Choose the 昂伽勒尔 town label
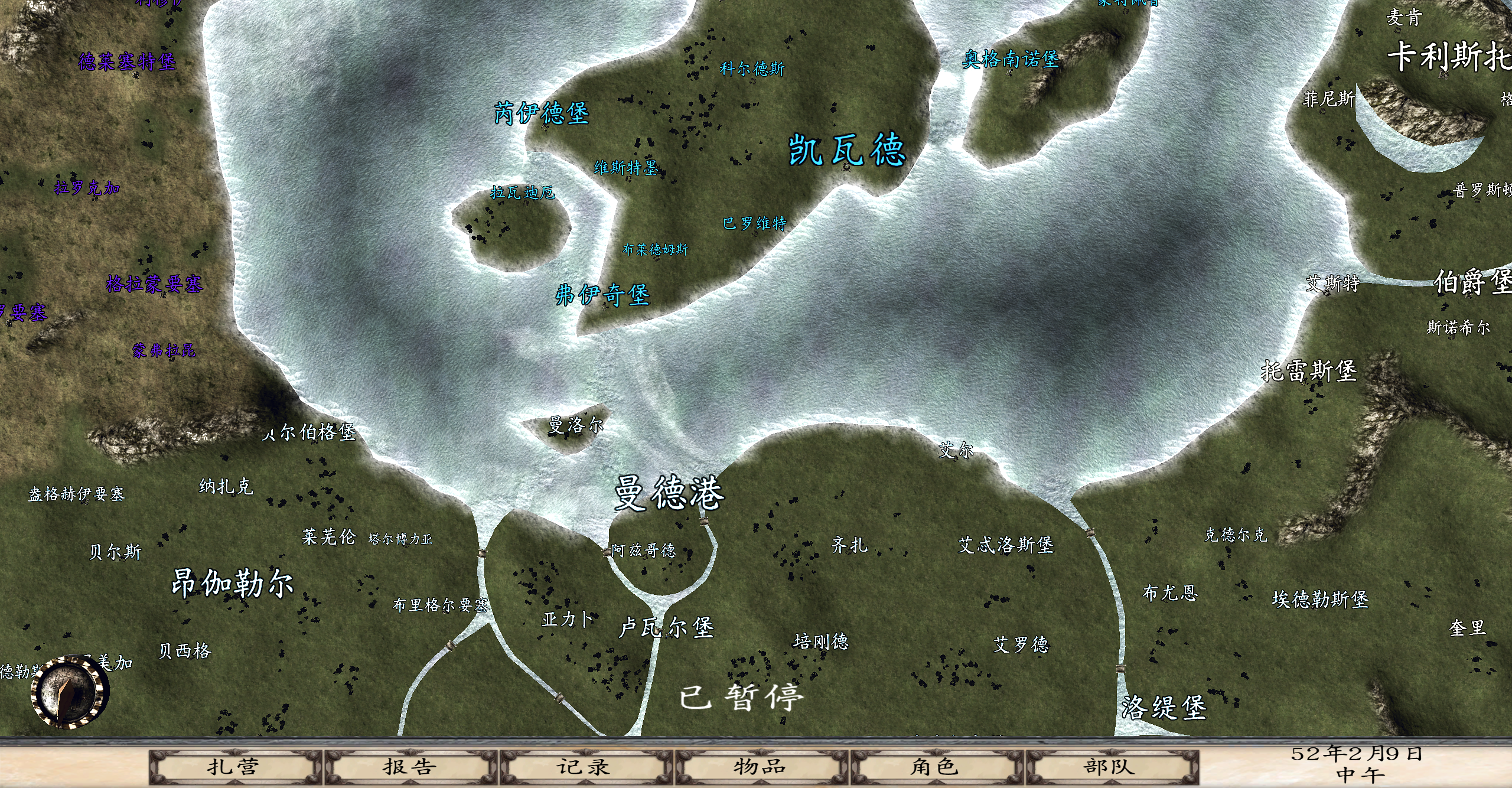Image resolution: width=1512 pixels, height=788 pixels. [x=233, y=584]
